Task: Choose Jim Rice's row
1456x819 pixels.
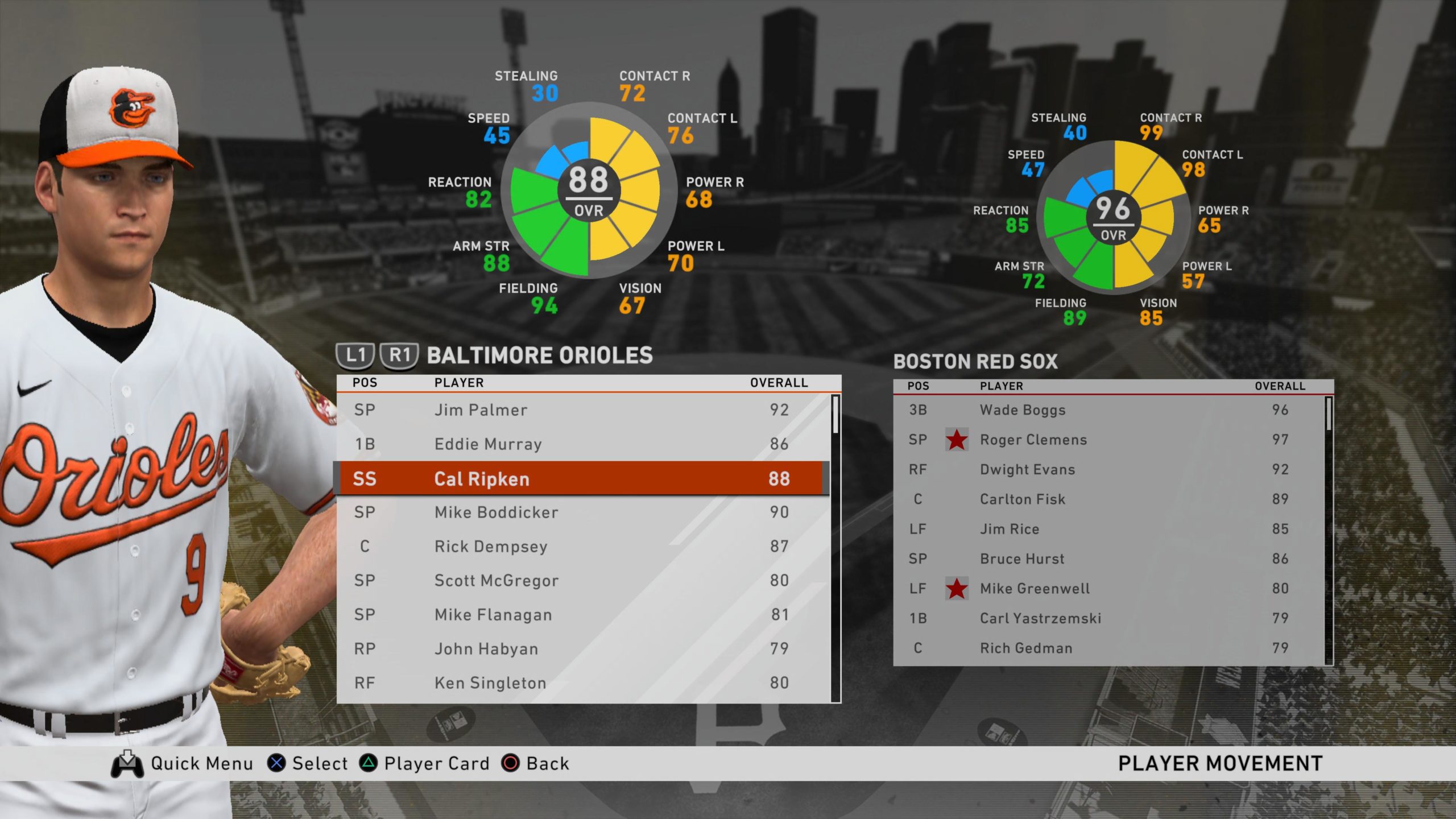Action: coord(1109,530)
